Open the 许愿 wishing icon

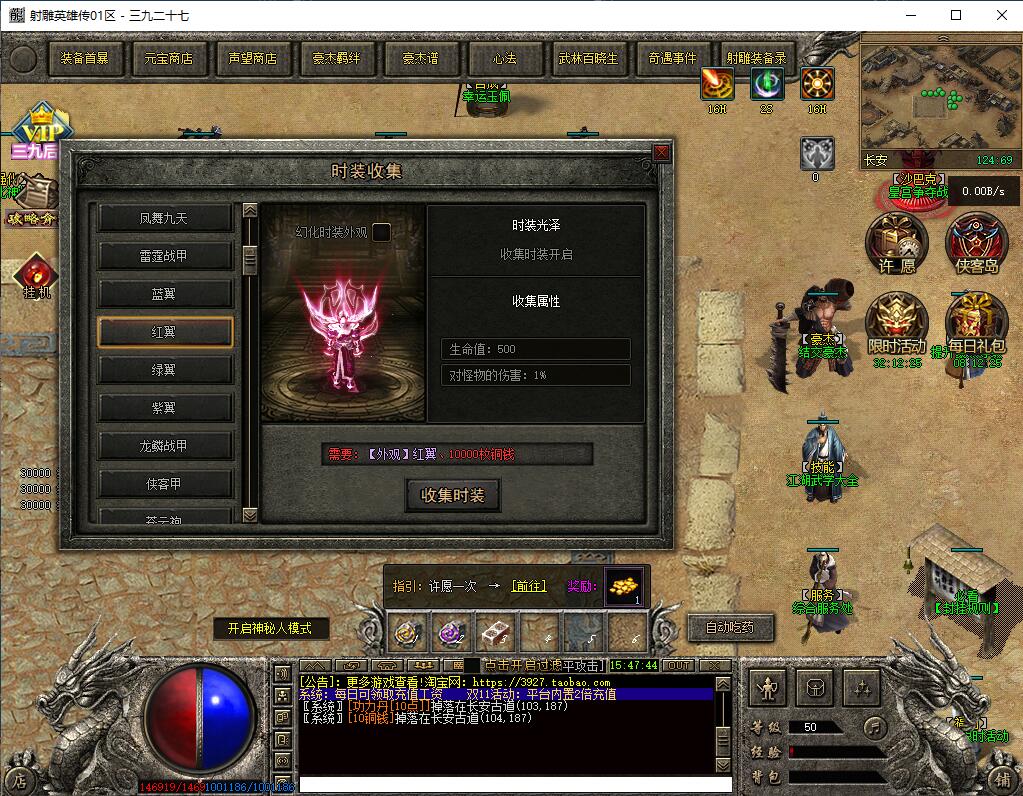[x=896, y=241]
